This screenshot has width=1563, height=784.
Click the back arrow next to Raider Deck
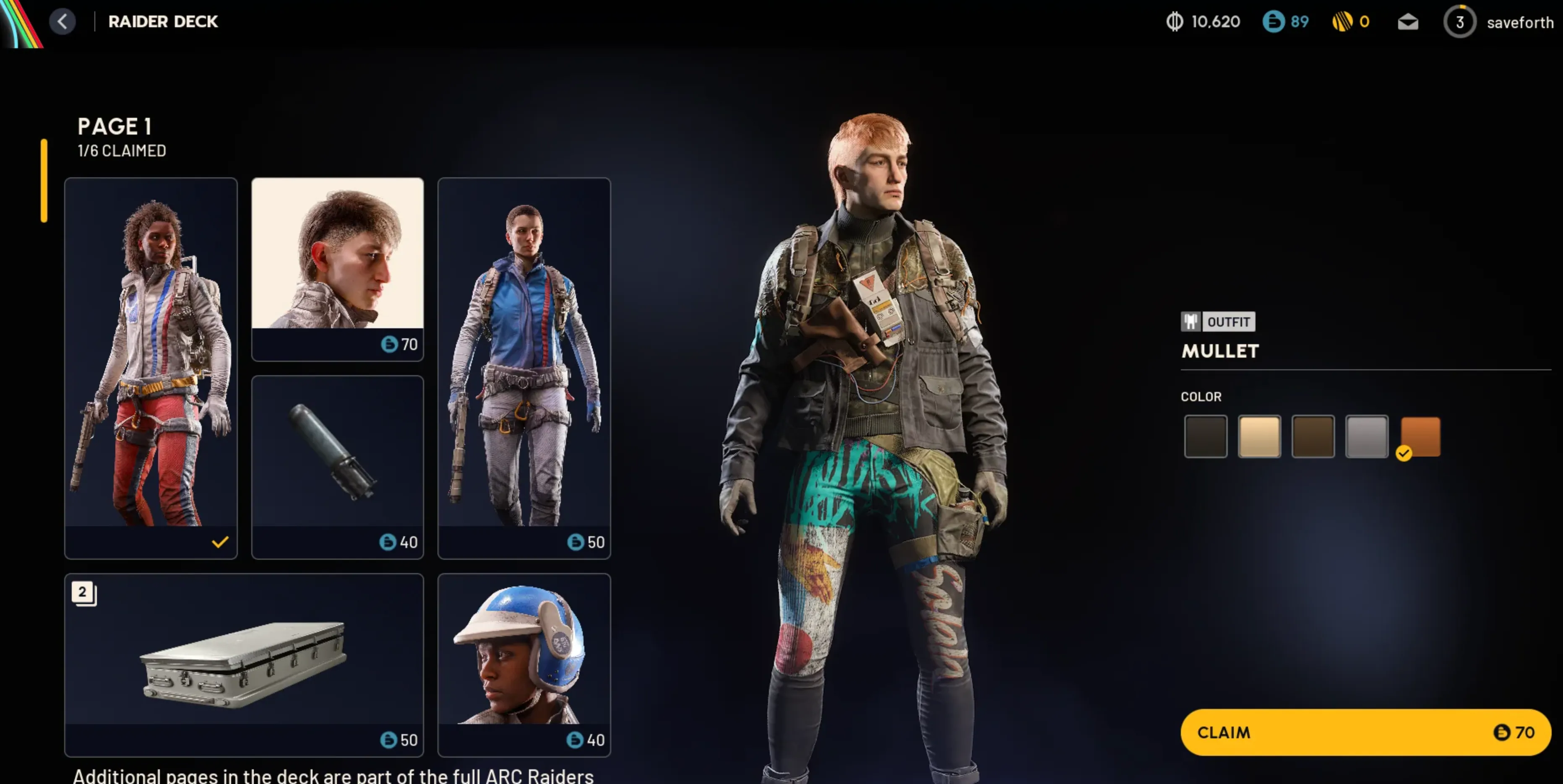63,22
